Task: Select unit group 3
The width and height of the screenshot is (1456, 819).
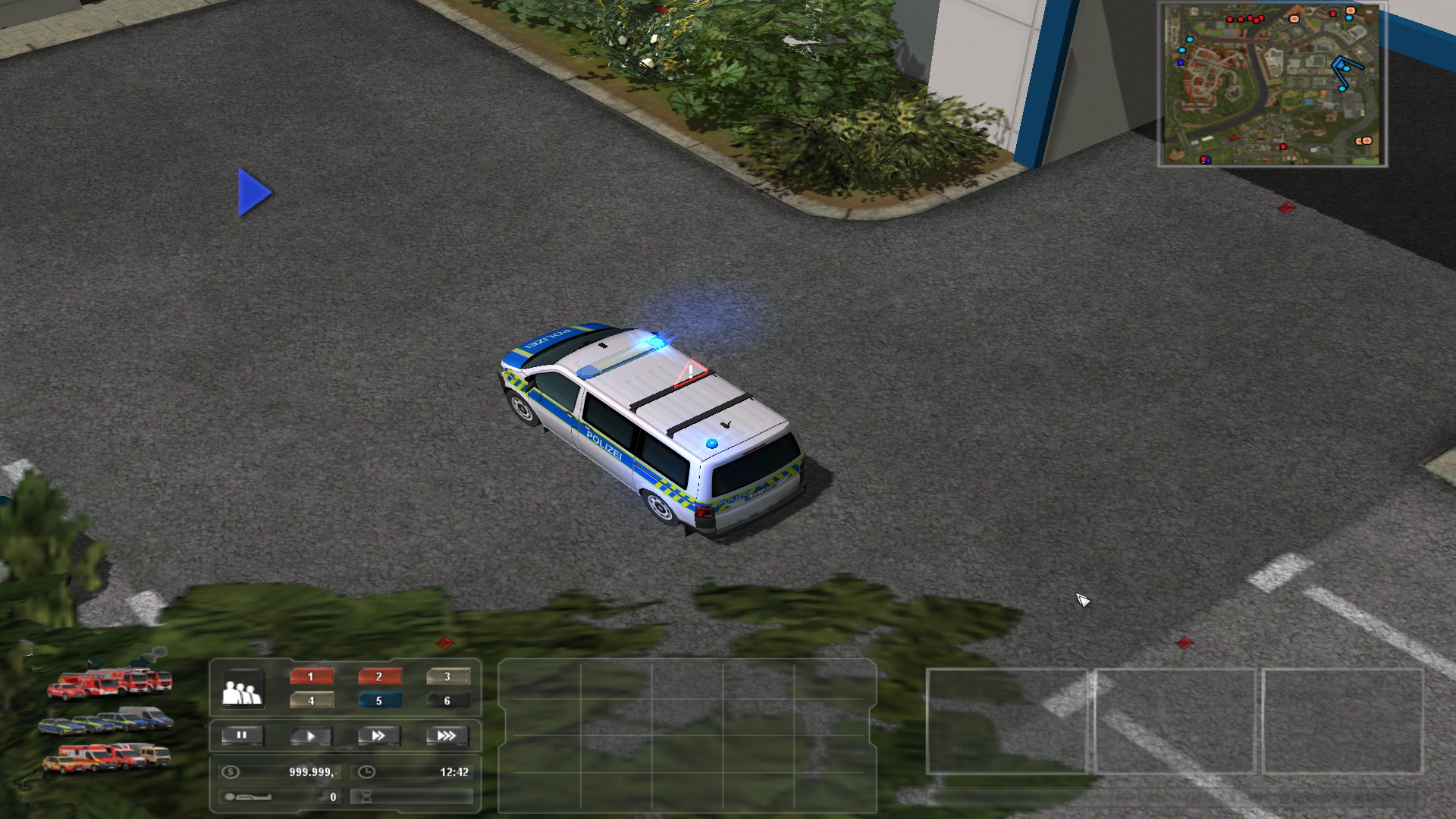Action: coord(447,676)
